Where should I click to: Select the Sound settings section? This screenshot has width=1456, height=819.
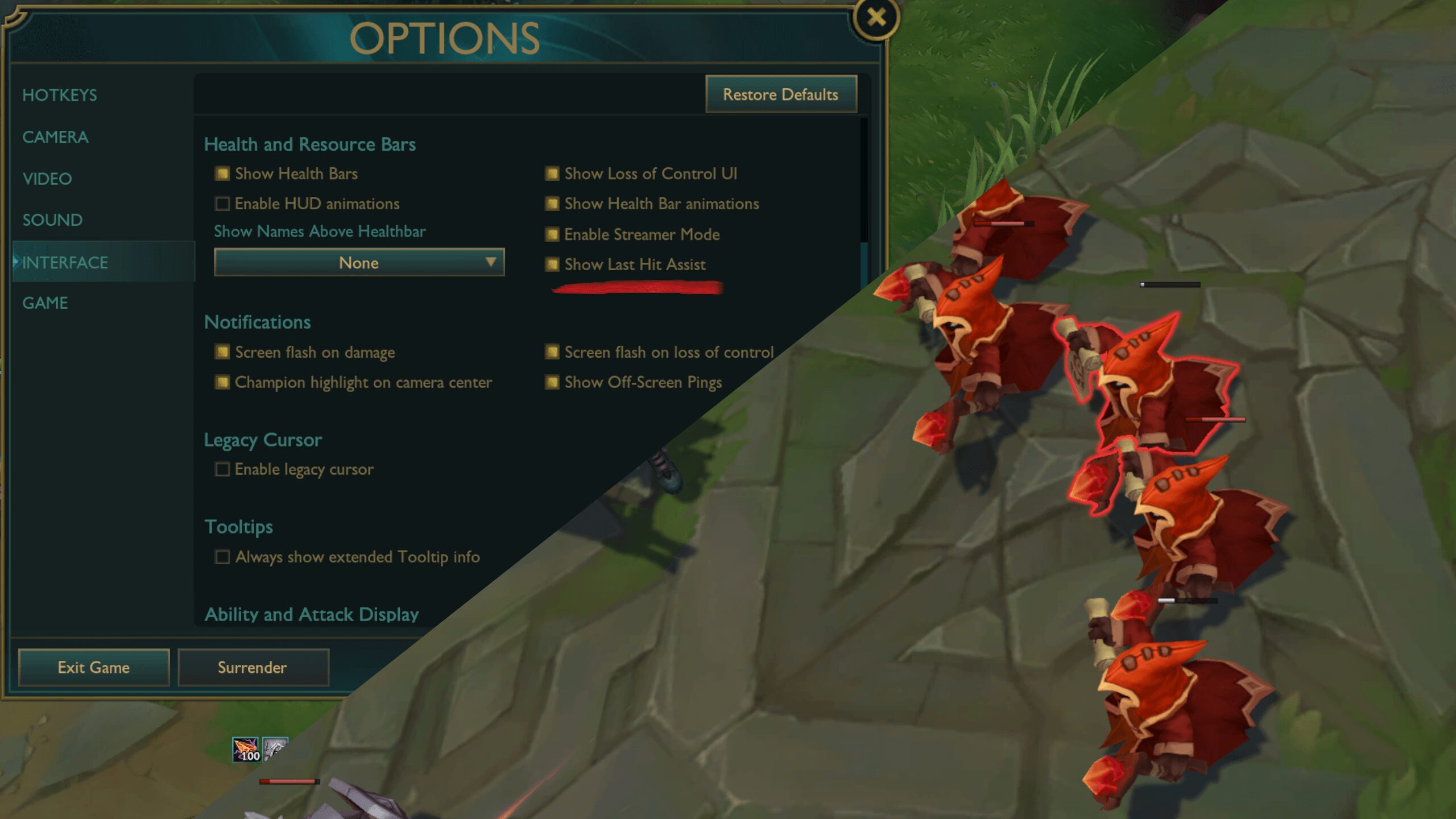[x=52, y=220]
